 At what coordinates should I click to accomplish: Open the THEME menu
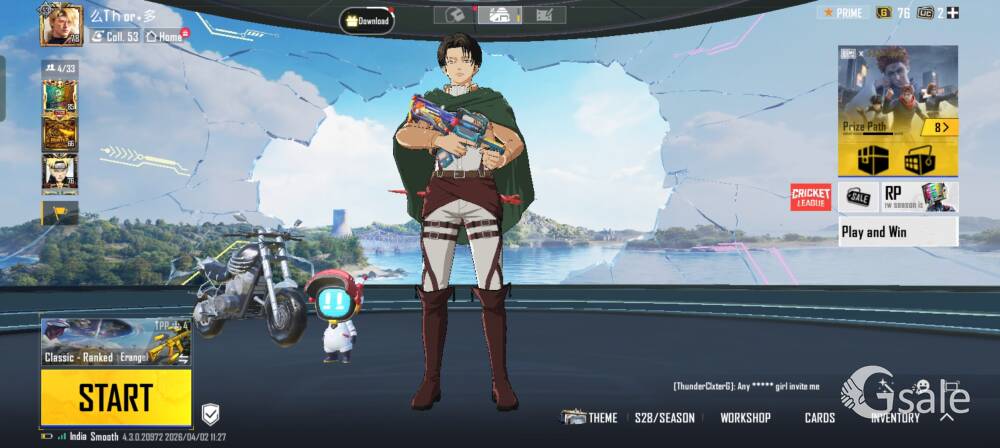[590, 418]
